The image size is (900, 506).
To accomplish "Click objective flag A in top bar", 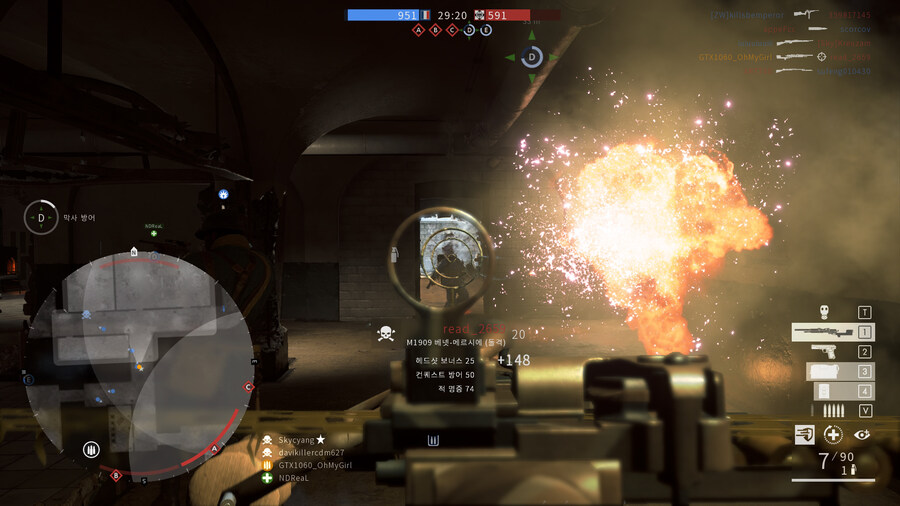I will 419,30.
